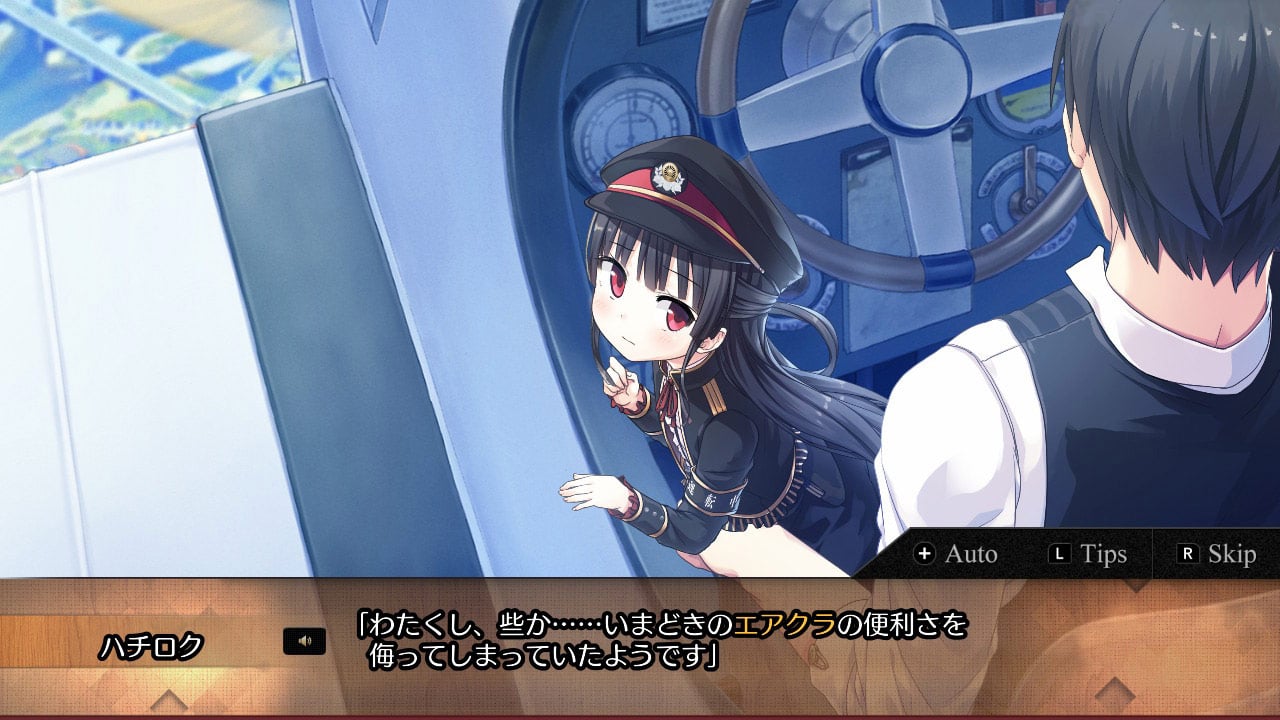Click the up-chevron at the dialogue box's left edge

coord(170,698)
